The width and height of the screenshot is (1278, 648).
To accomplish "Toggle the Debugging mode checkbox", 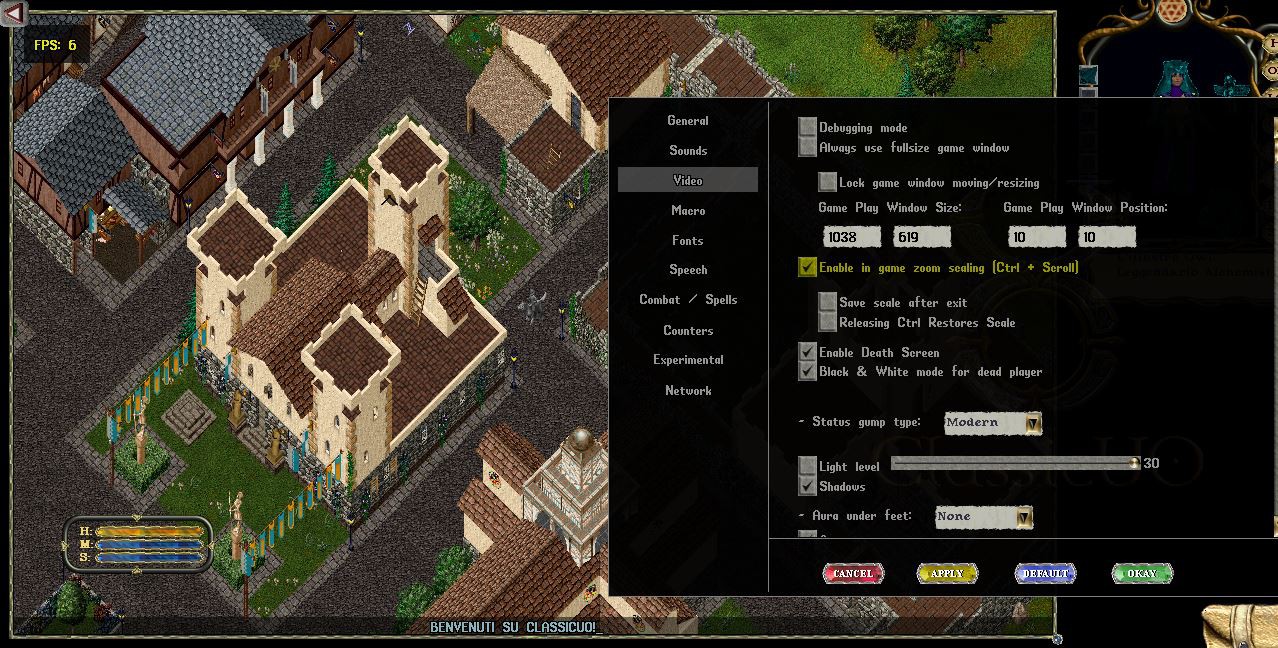I will [808, 127].
